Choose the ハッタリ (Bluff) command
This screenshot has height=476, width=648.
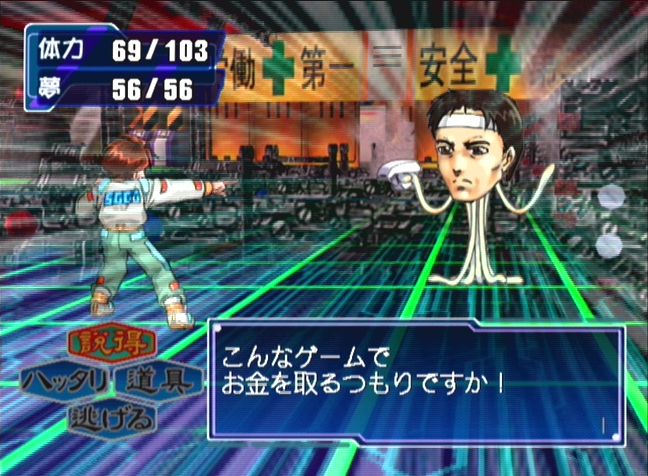coord(66,381)
